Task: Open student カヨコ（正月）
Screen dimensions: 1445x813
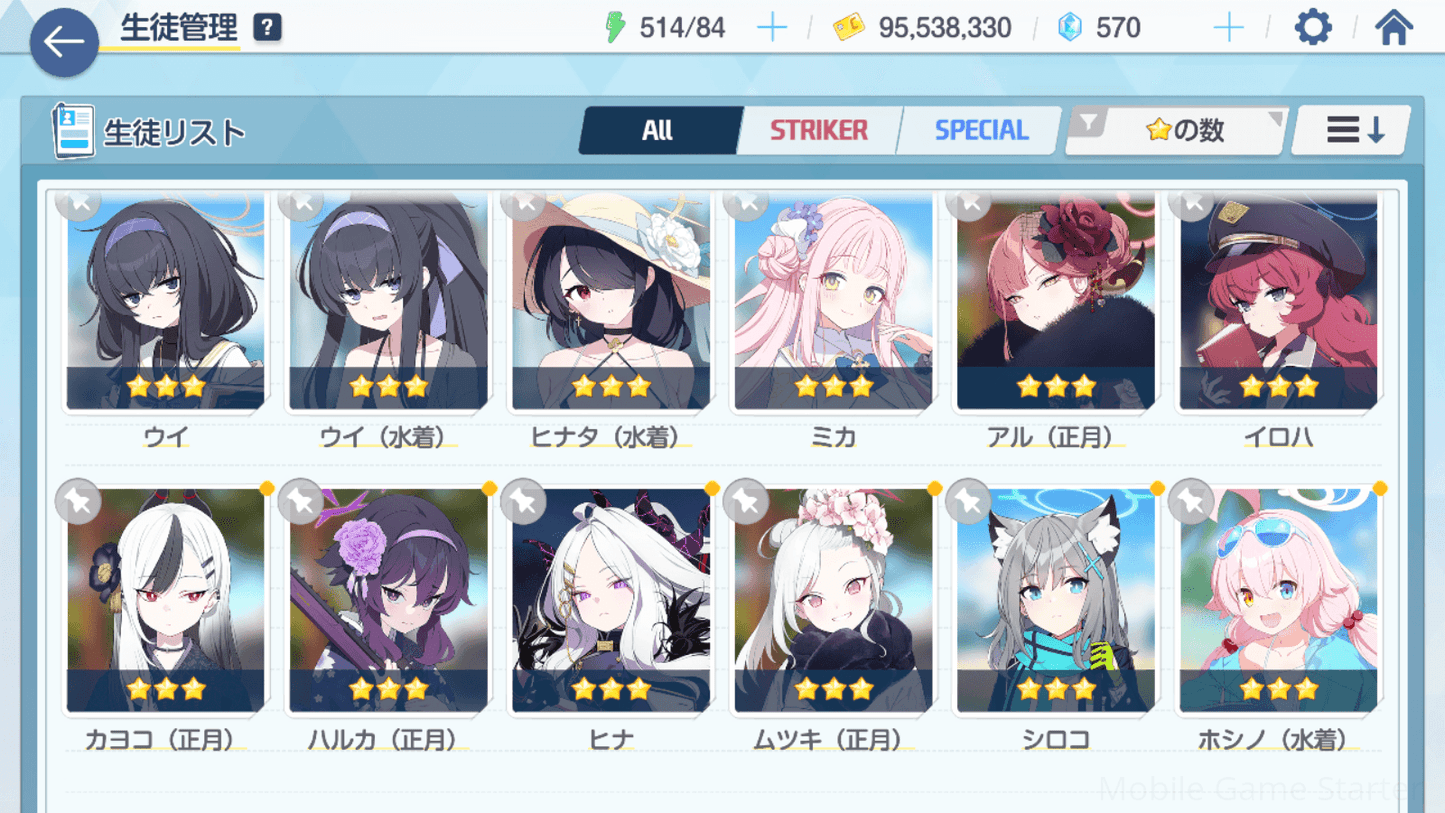Action: tap(166, 602)
